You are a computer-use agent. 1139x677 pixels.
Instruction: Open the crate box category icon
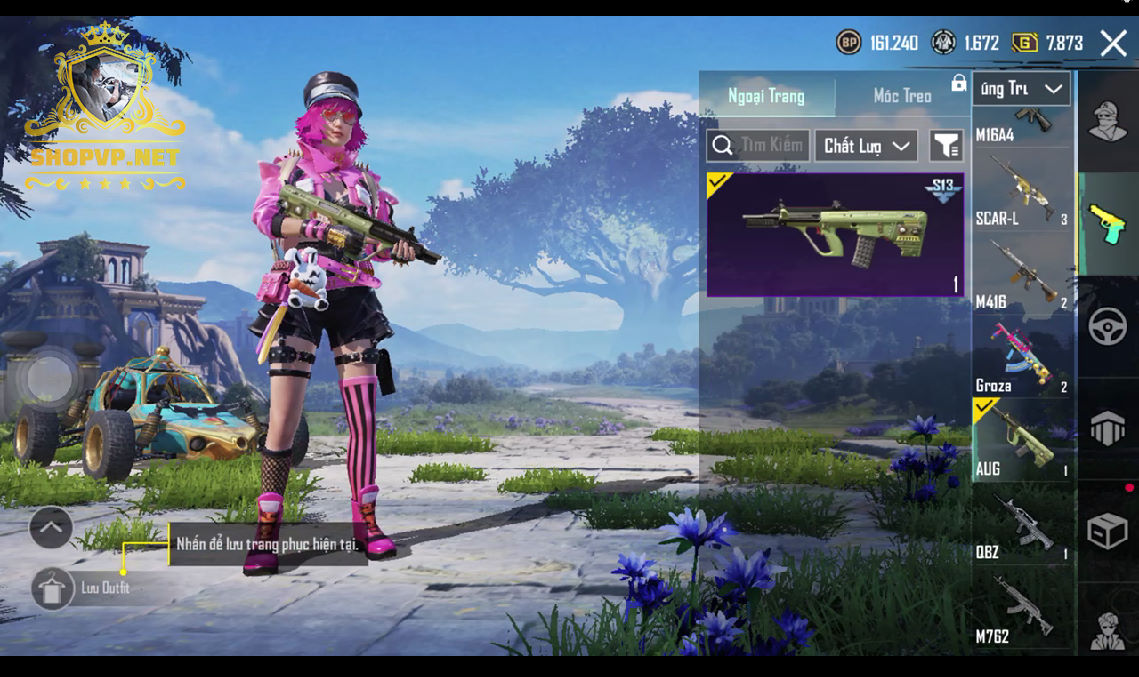[1108, 531]
